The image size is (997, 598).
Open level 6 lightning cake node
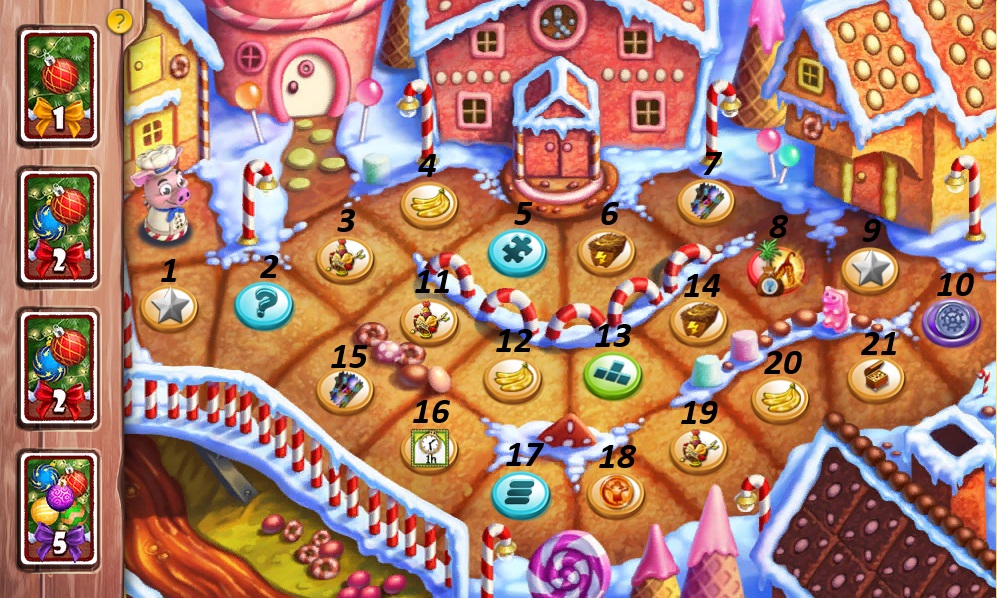pyautogui.click(x=606, y=251)
